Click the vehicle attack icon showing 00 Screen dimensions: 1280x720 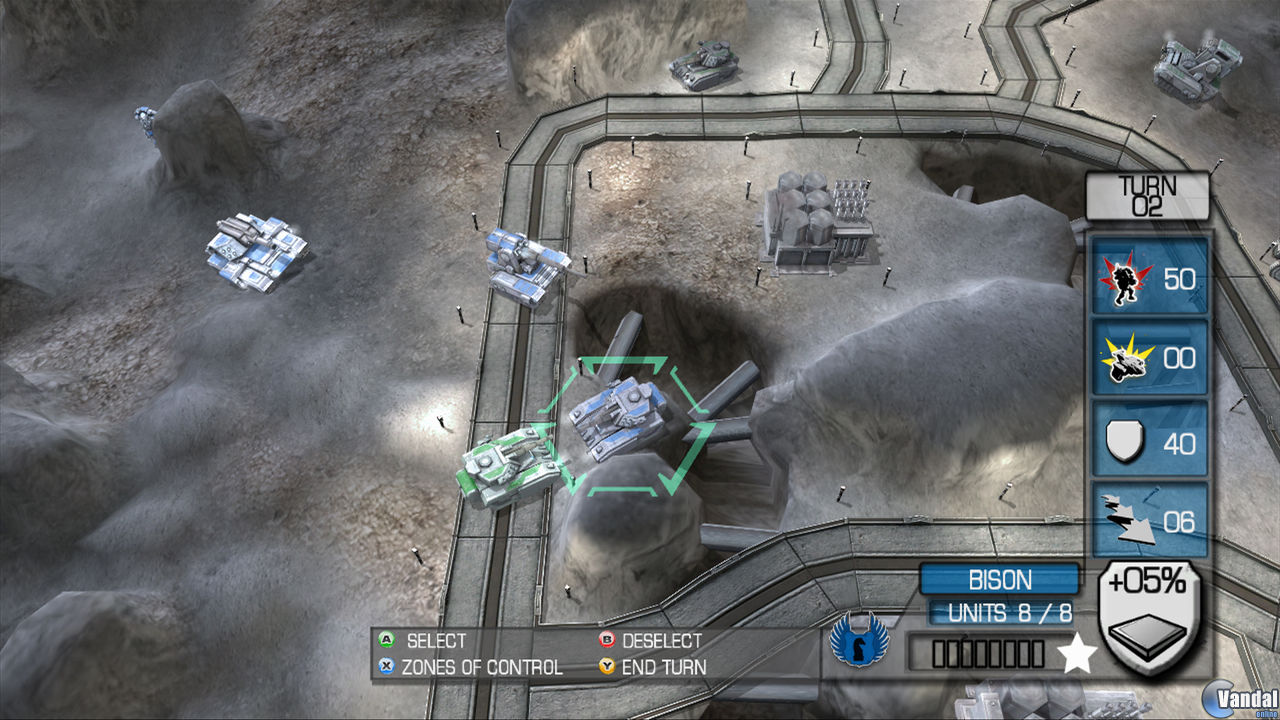1148,358
